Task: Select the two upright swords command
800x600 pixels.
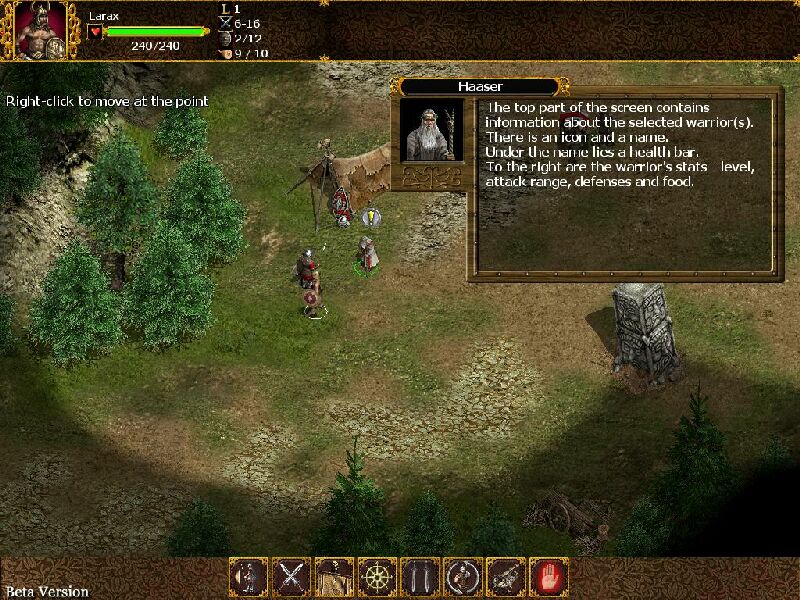Action: (x=420, y=577)
